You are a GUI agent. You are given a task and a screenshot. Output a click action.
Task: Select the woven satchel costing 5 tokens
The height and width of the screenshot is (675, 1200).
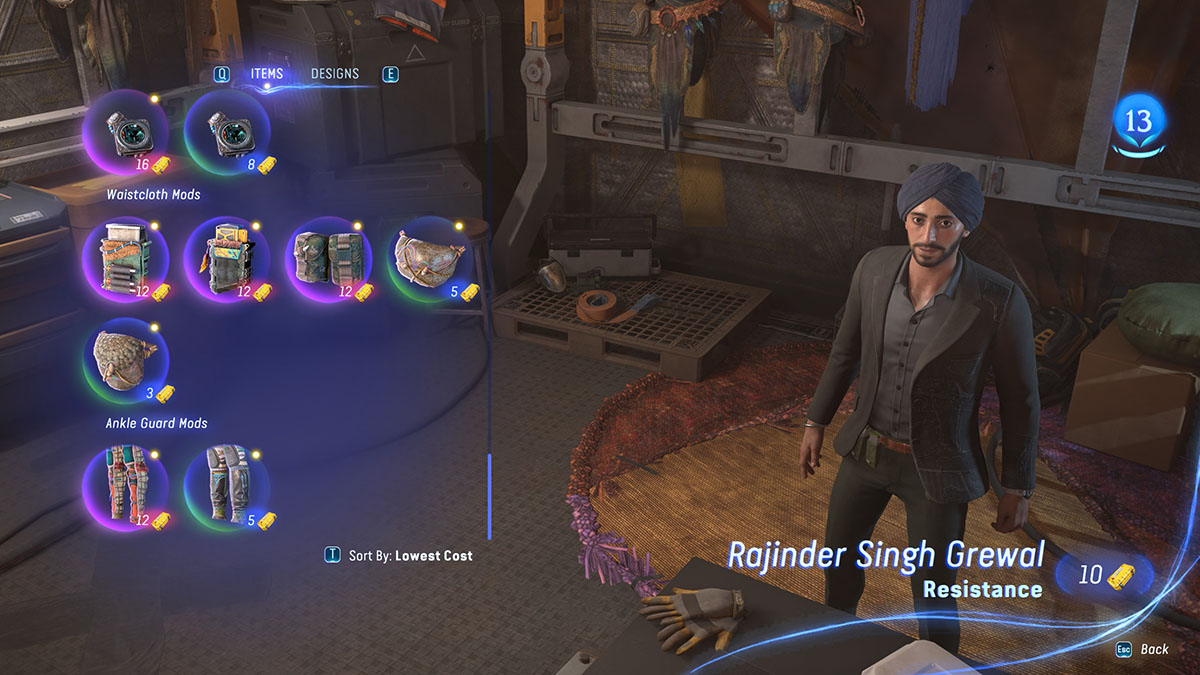(430, 261)
